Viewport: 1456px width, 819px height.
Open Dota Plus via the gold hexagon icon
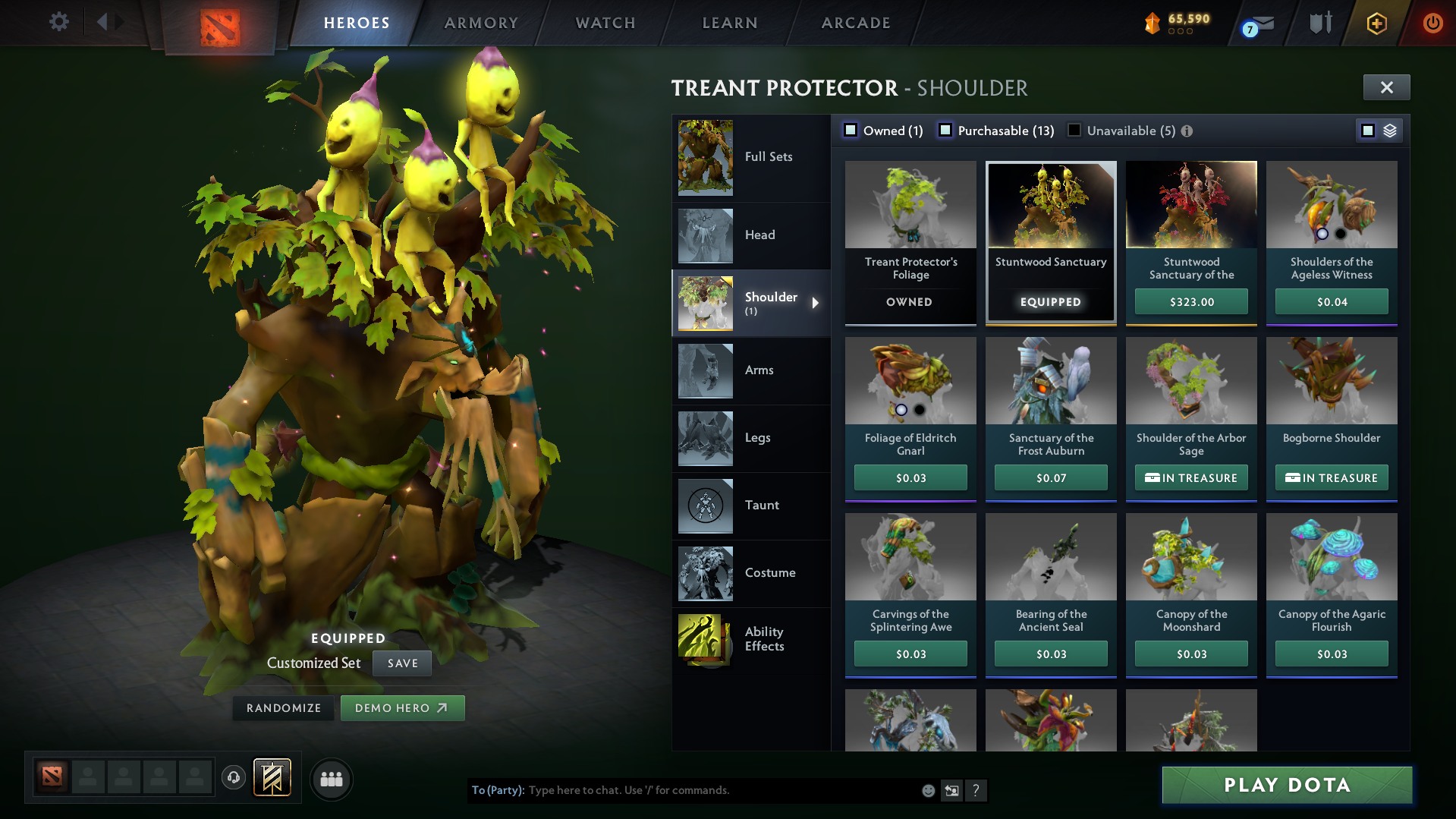click(x=1376, y=24)
